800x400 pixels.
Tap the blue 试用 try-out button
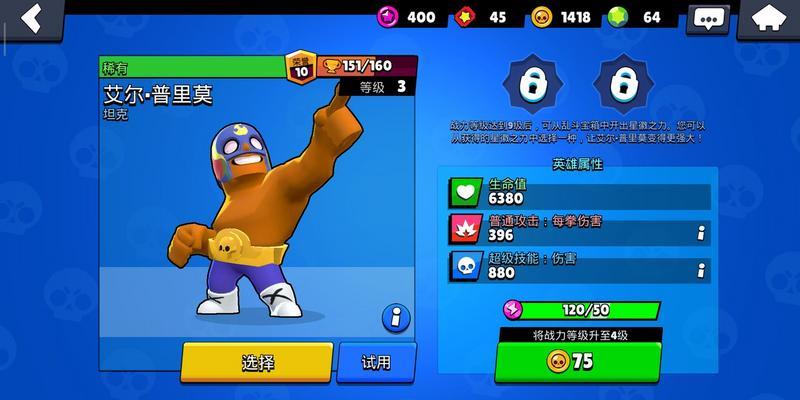pyautogui.click(x=376, y=362)
